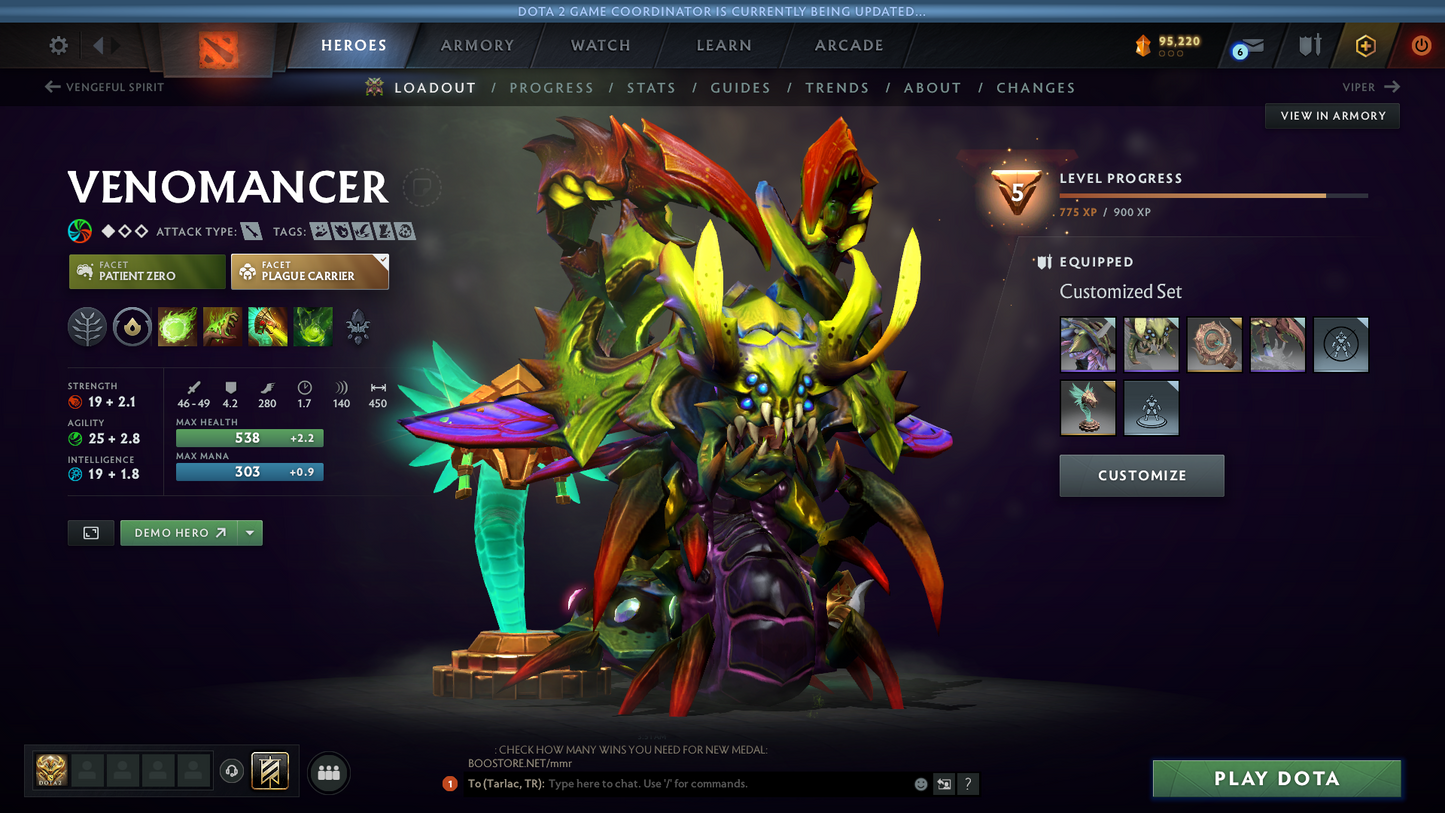Click Venomancer's ultimate ability icon

click(x=313, y=326)
